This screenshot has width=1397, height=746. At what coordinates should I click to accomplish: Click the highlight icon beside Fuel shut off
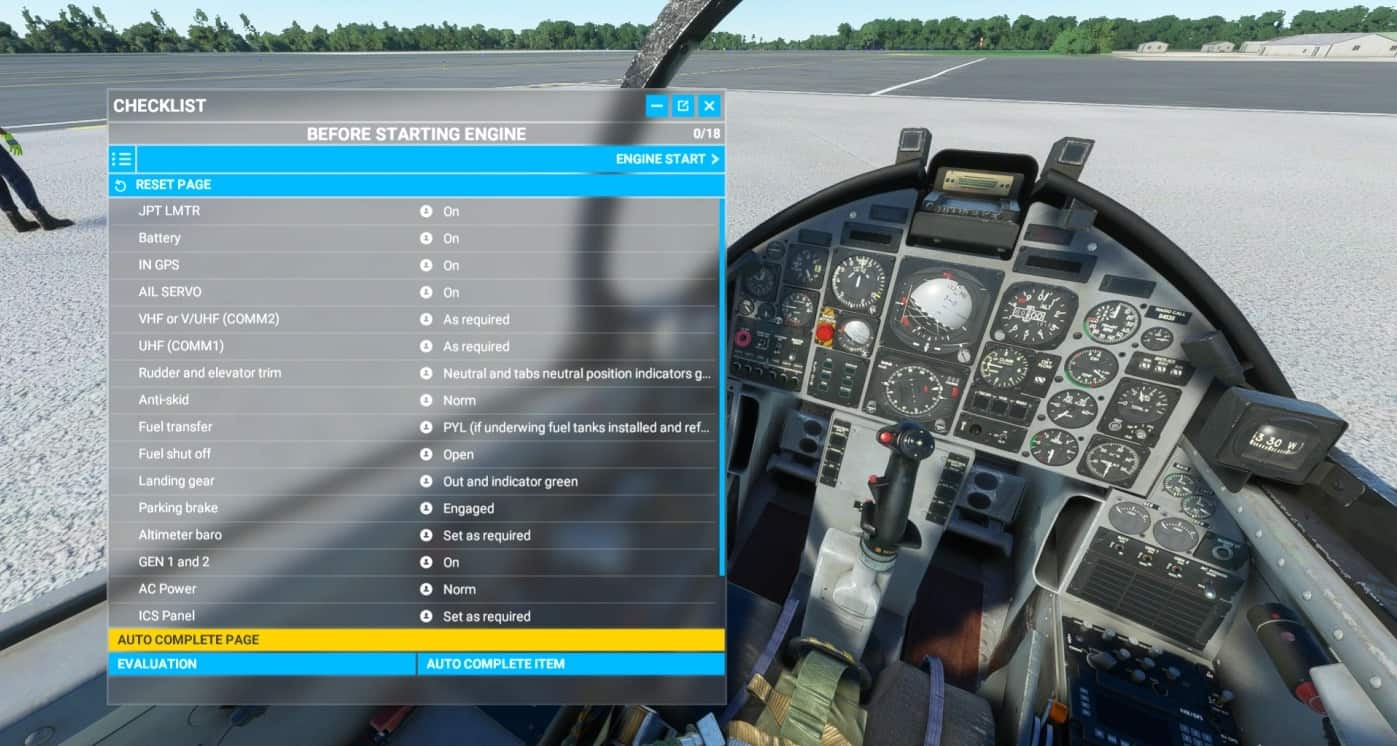(x=427, y=454)
